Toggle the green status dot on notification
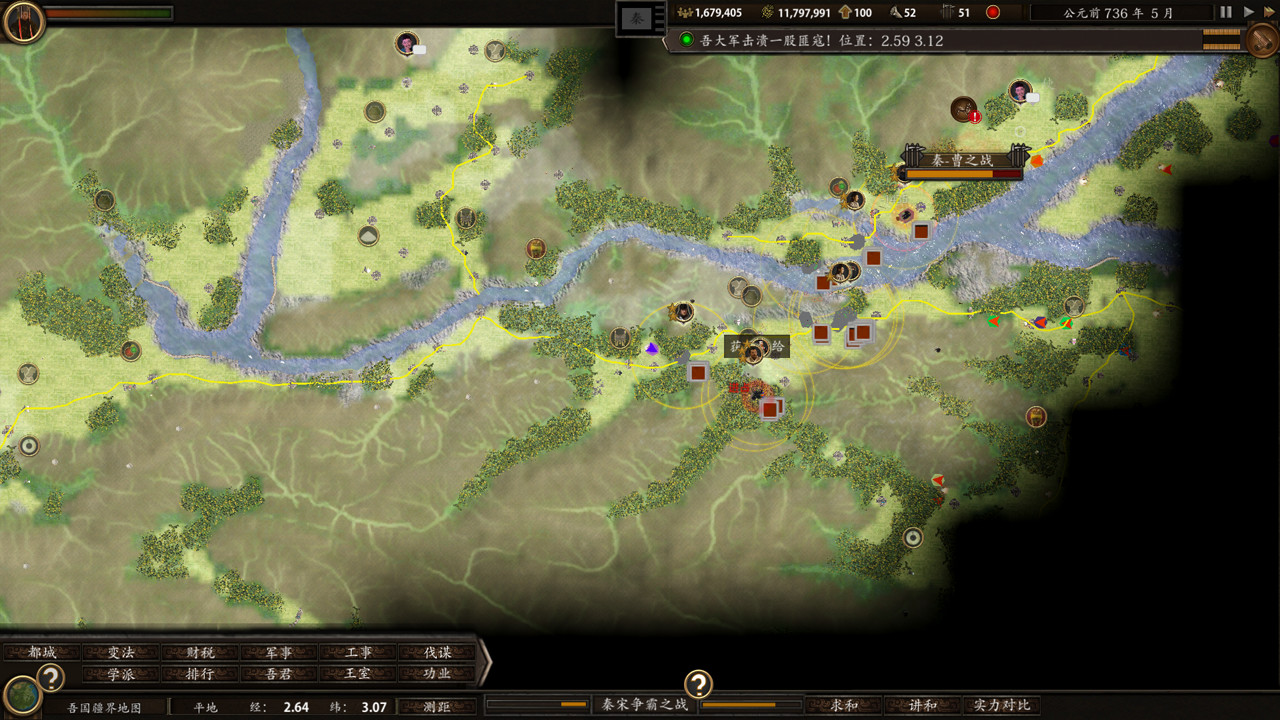The image size is (1280, 720). click(x=685, y=40)
